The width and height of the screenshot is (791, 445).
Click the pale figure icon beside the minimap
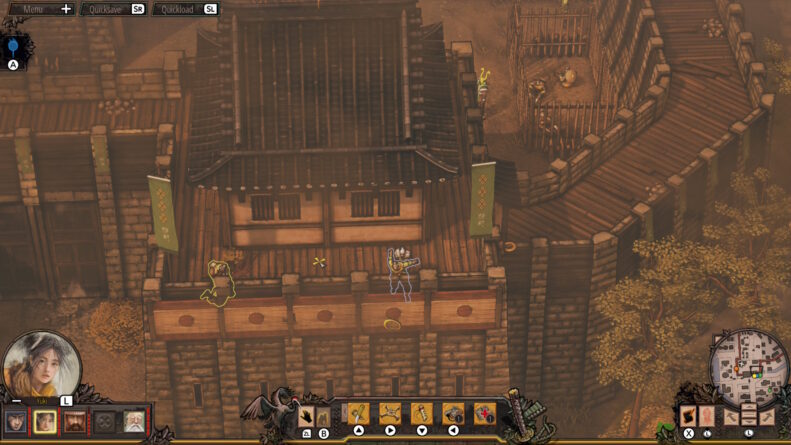(x=706, y=415)
